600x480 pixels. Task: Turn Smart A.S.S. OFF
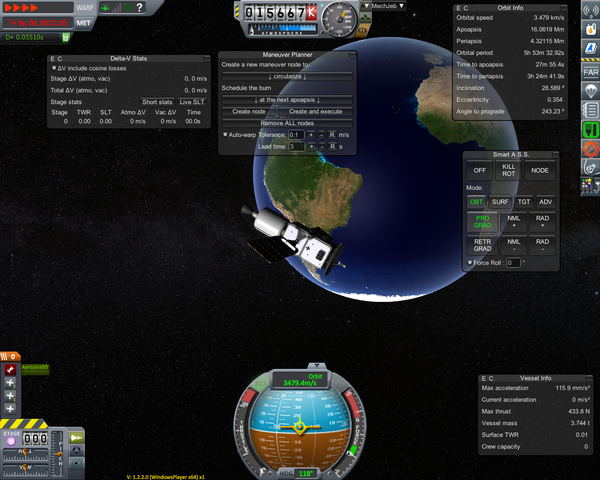point(478,170)
